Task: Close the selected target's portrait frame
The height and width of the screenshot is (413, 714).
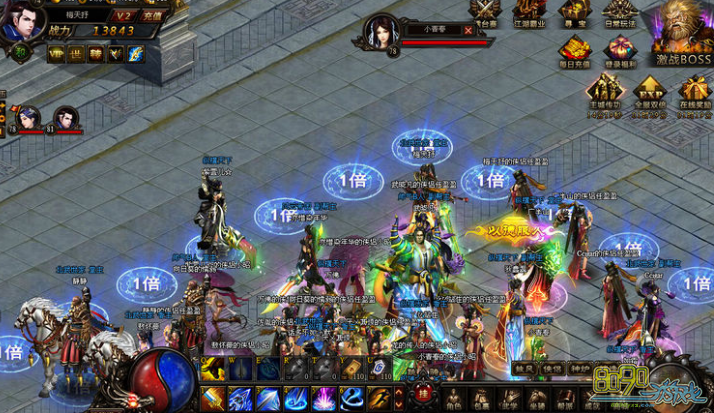Action: (x=468, y=30)
